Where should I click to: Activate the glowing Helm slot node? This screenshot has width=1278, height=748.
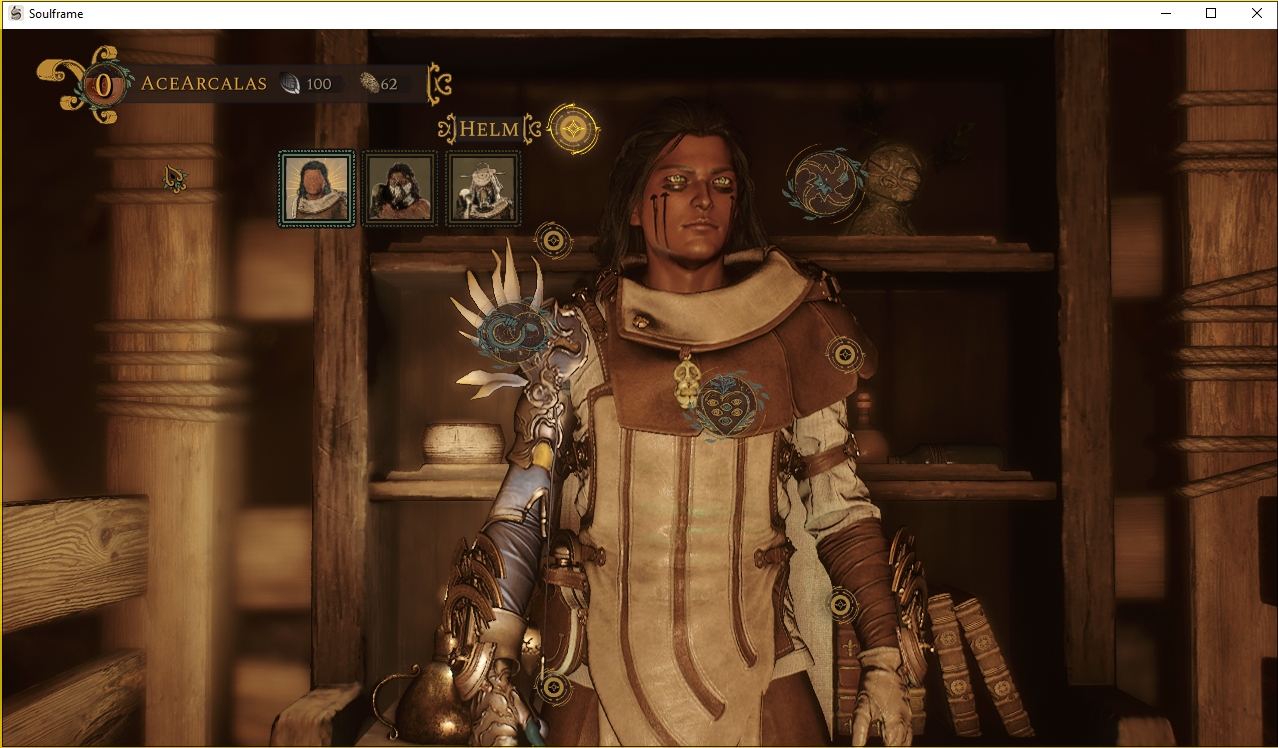[x=573, y=129]
